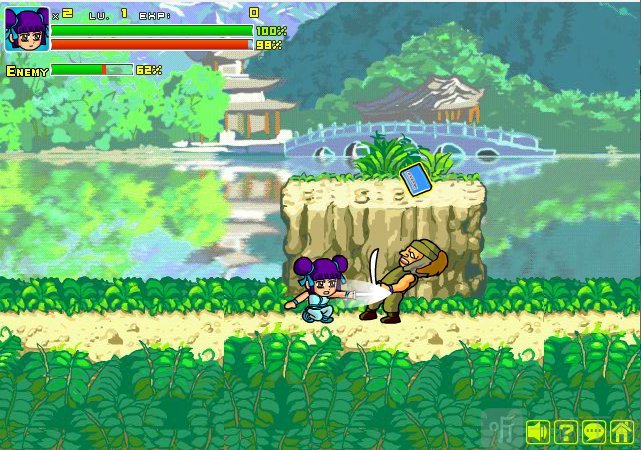Toggle the sound speaker button

[539, 432]
